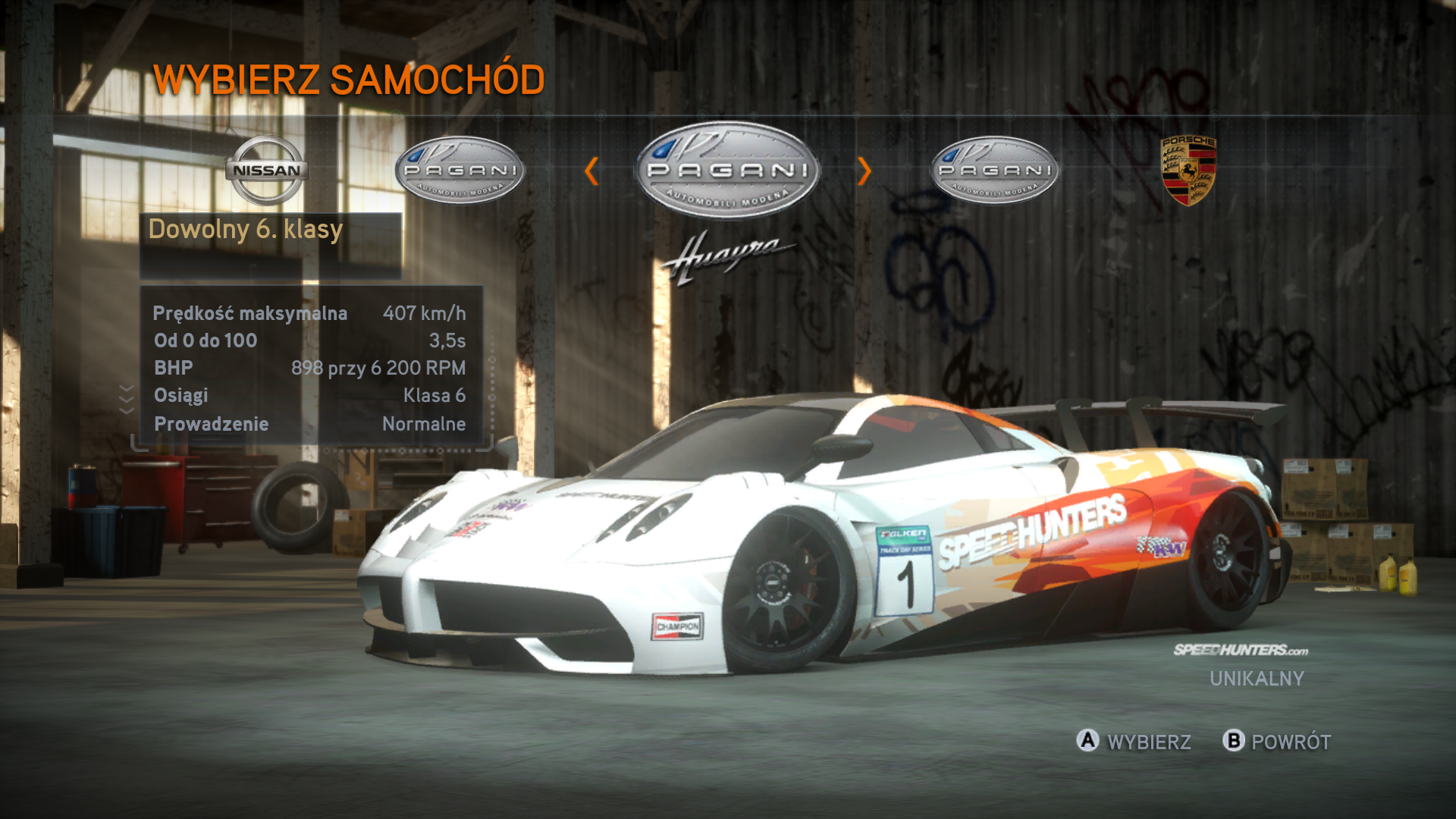Click the right orange carousel arrow

864,171
